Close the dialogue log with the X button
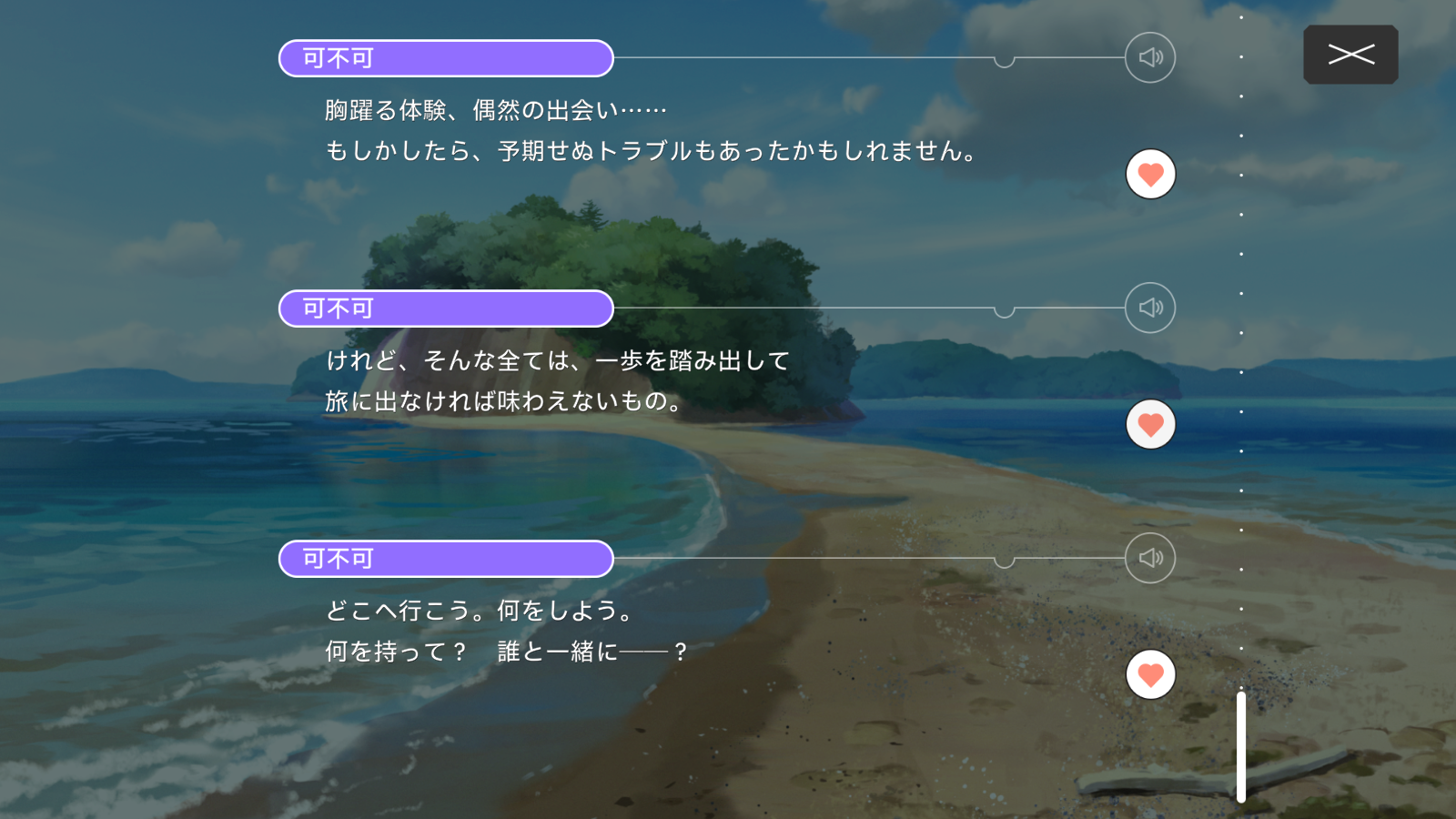Image resolution: width=1456 pixels, height=819 pixels. (x=1350, y=55)
